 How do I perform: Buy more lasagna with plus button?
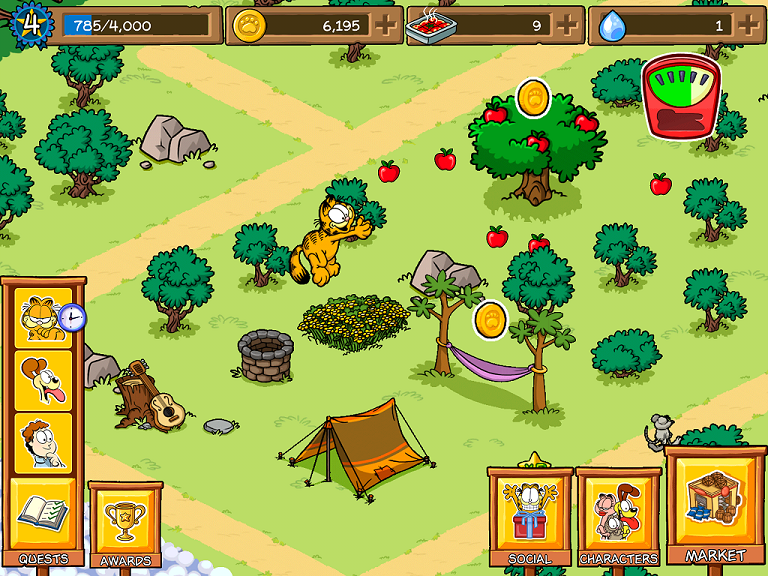pos(568,24)
